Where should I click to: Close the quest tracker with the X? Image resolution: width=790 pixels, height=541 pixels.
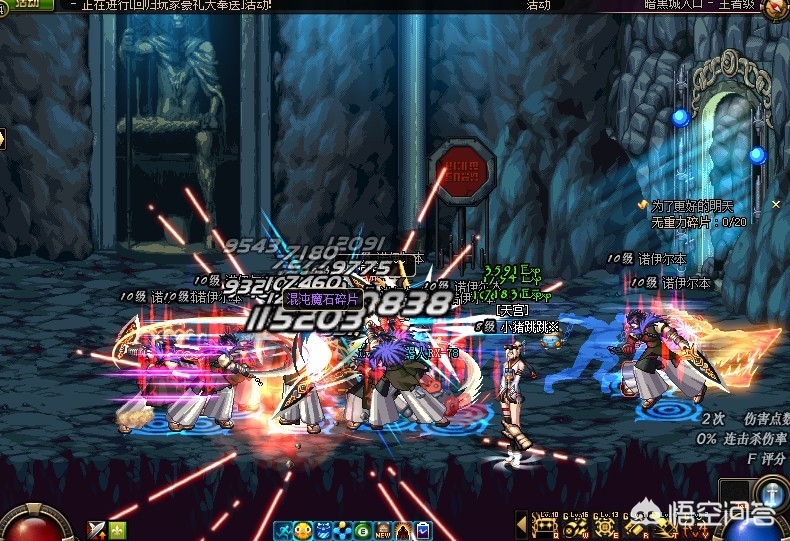pos(776,205)
